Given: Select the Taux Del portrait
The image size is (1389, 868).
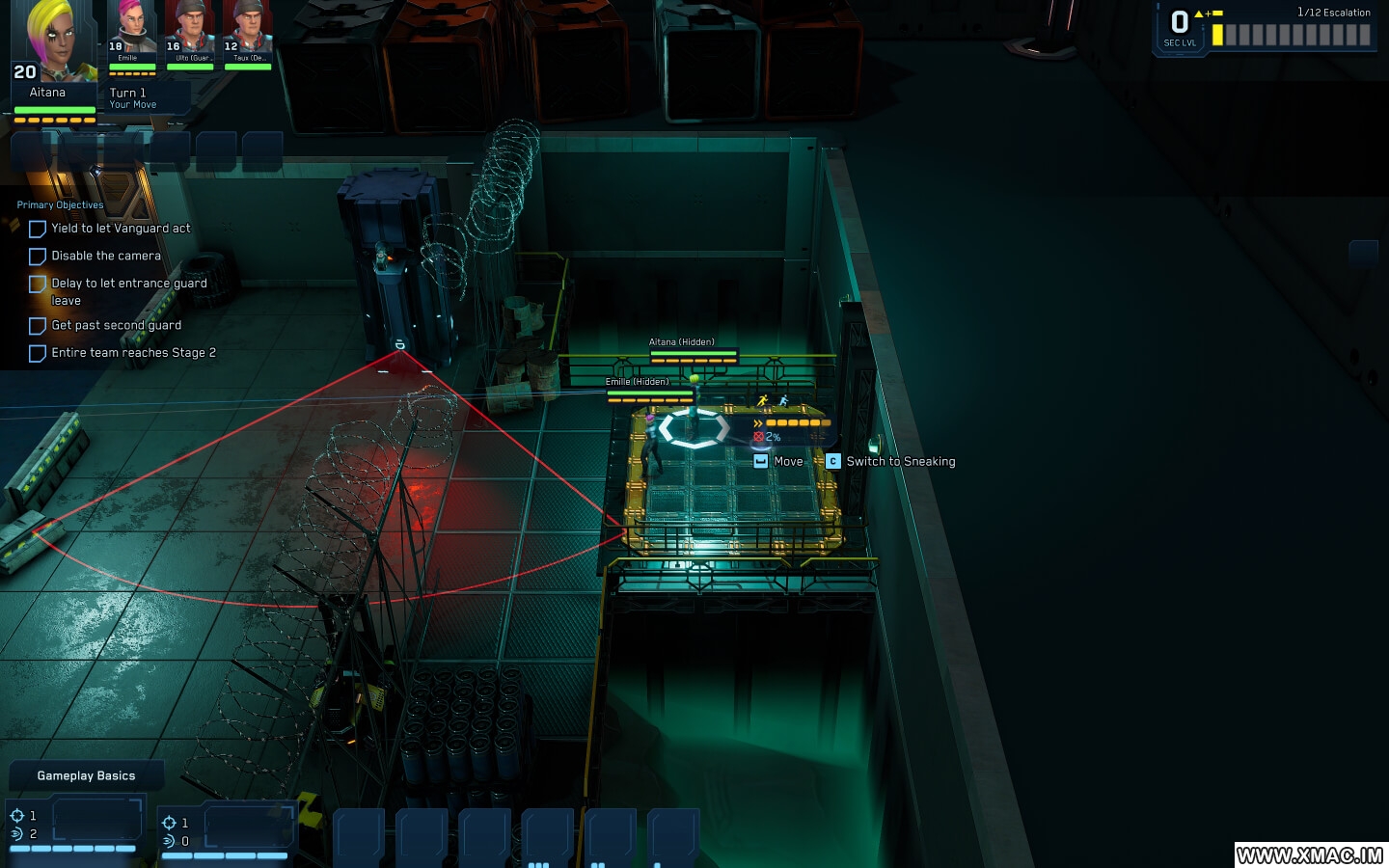Looking at the screenshot, I should click(247, 29).
